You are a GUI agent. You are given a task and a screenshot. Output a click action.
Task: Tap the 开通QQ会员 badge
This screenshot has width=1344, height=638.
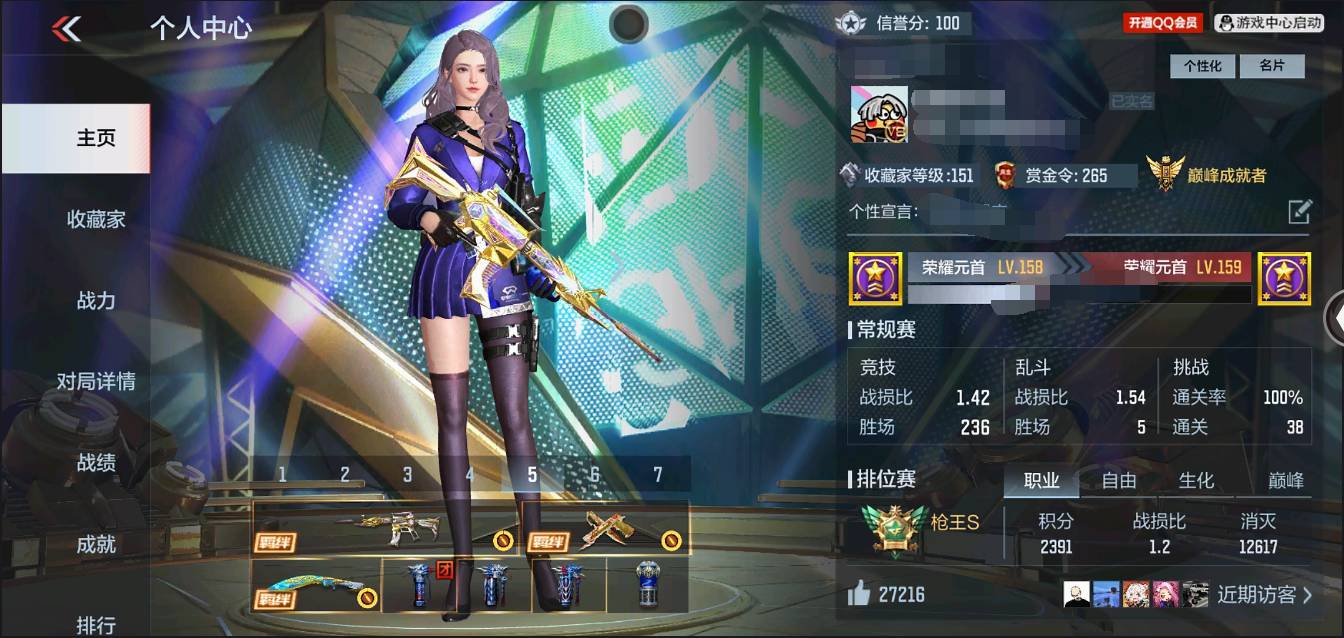[1163, 22]
